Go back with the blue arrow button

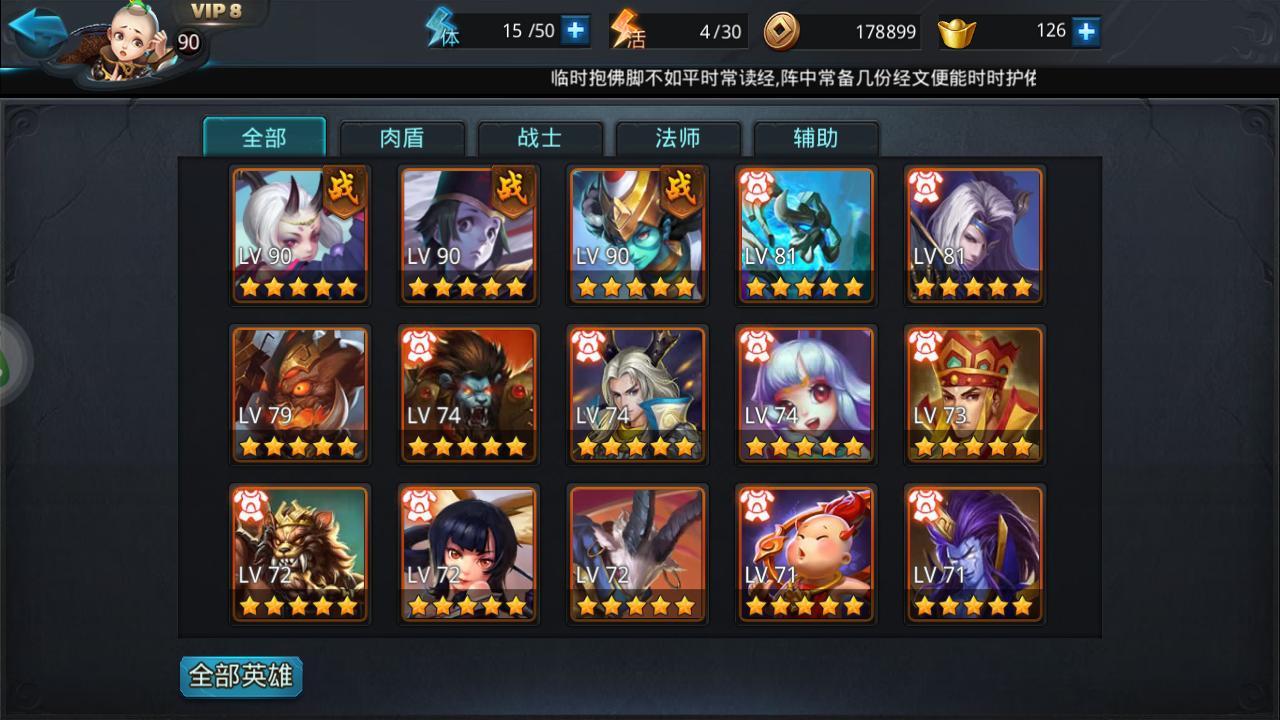click(38, 30)
